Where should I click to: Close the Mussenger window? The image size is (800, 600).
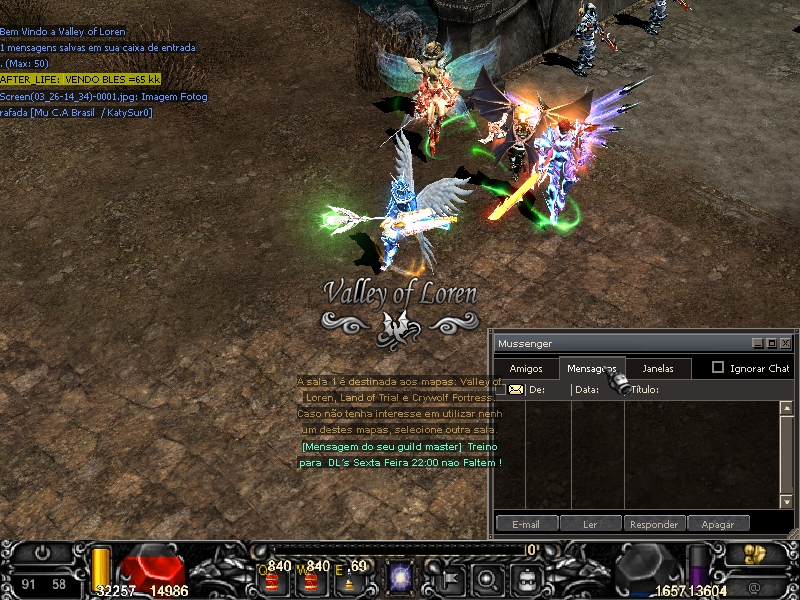point(786,343)
